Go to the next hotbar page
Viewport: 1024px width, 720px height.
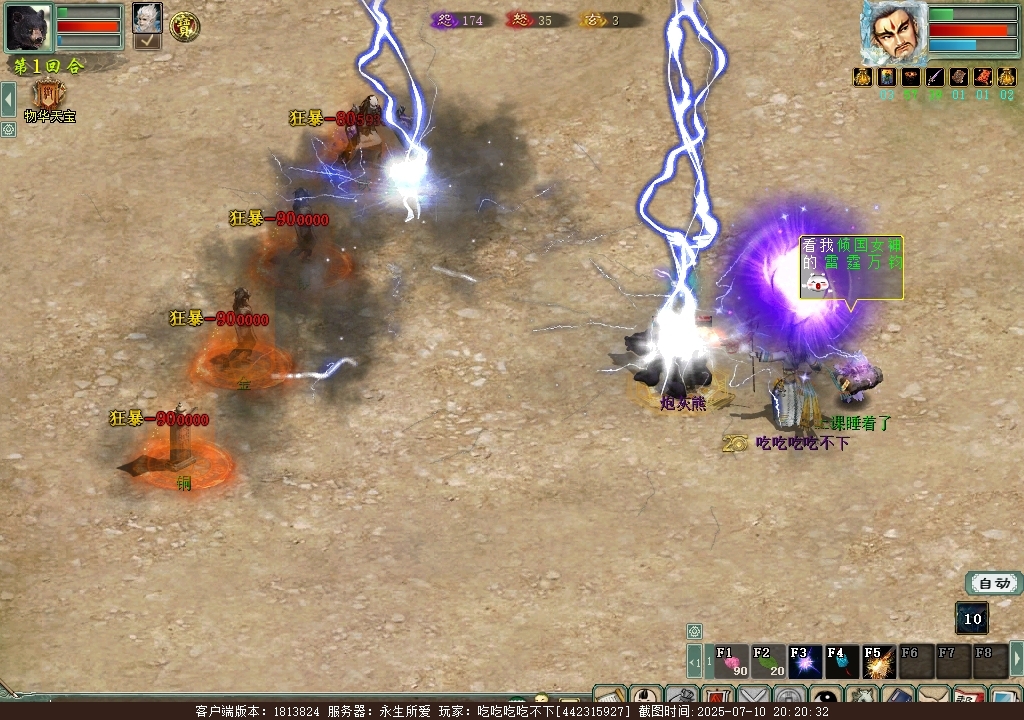point(1016,659)
